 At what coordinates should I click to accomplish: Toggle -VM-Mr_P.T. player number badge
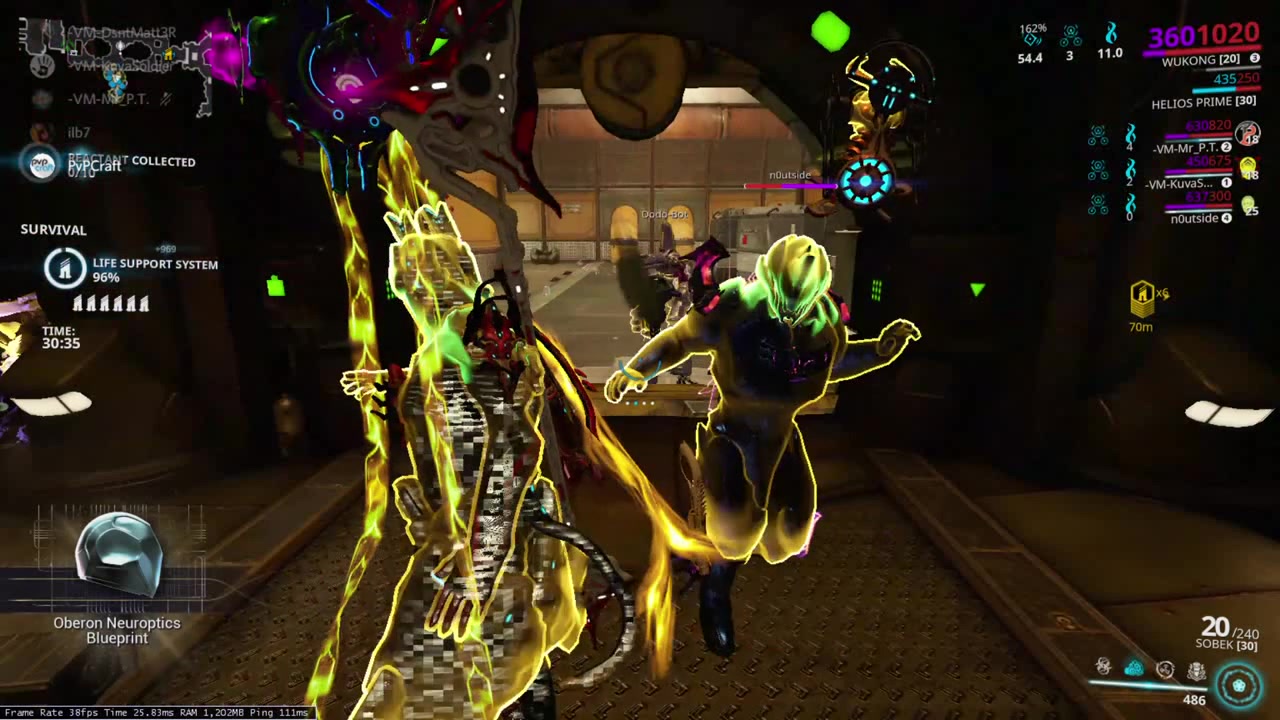[1225, 146]
